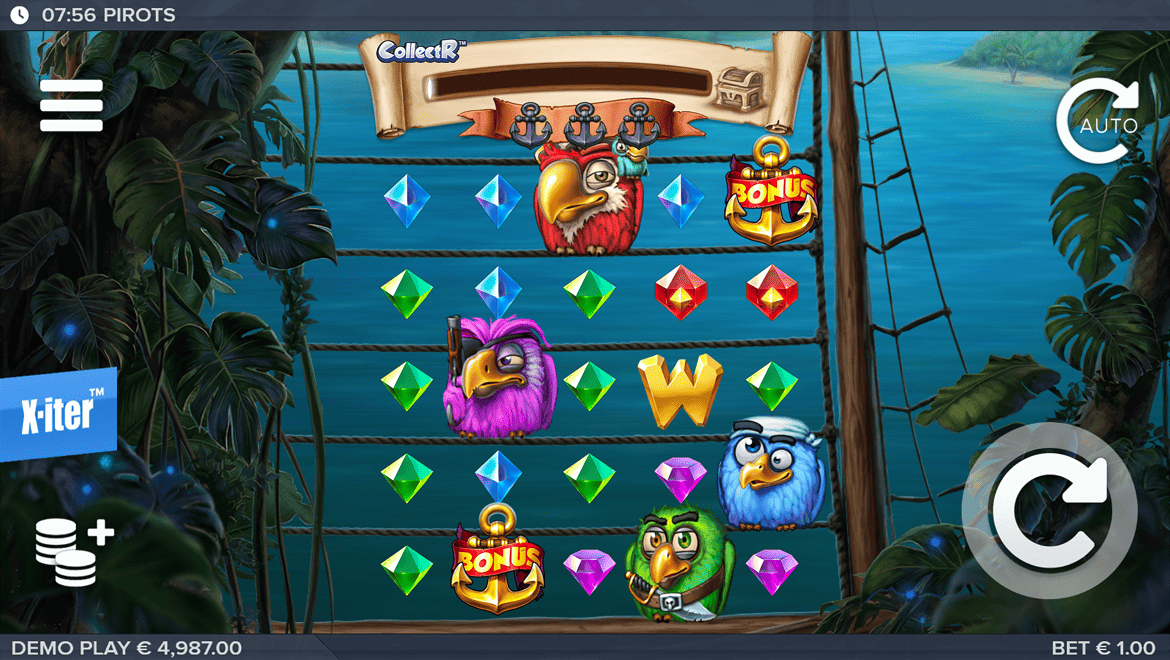Open the bet coin stack settings

tap(74, 551)
